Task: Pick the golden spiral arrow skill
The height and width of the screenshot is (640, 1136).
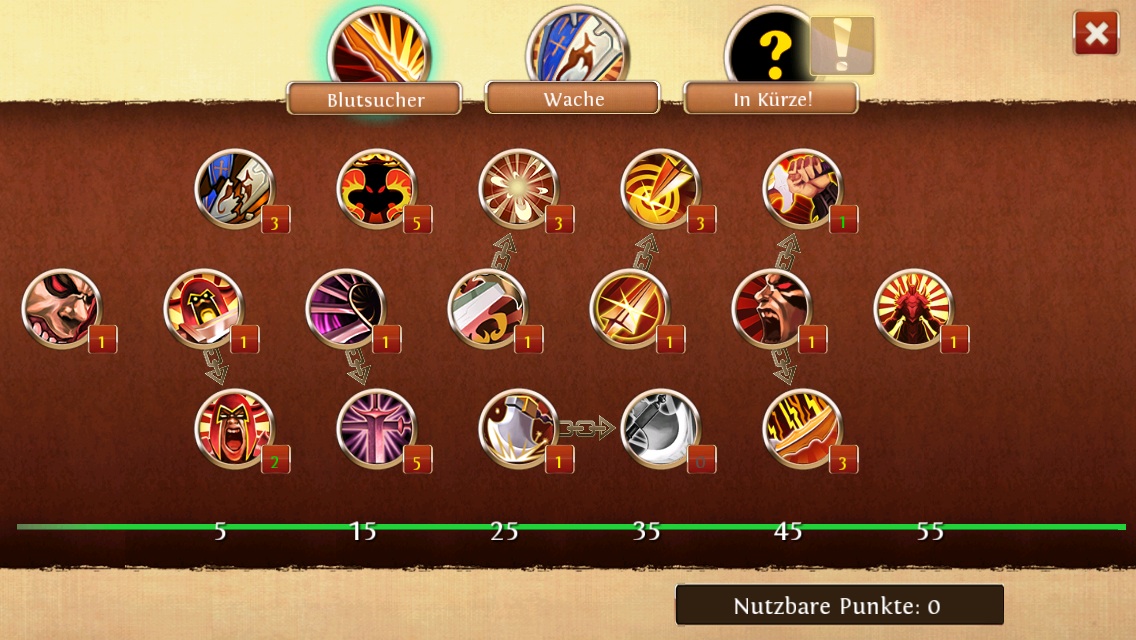Action: (661, 189)
